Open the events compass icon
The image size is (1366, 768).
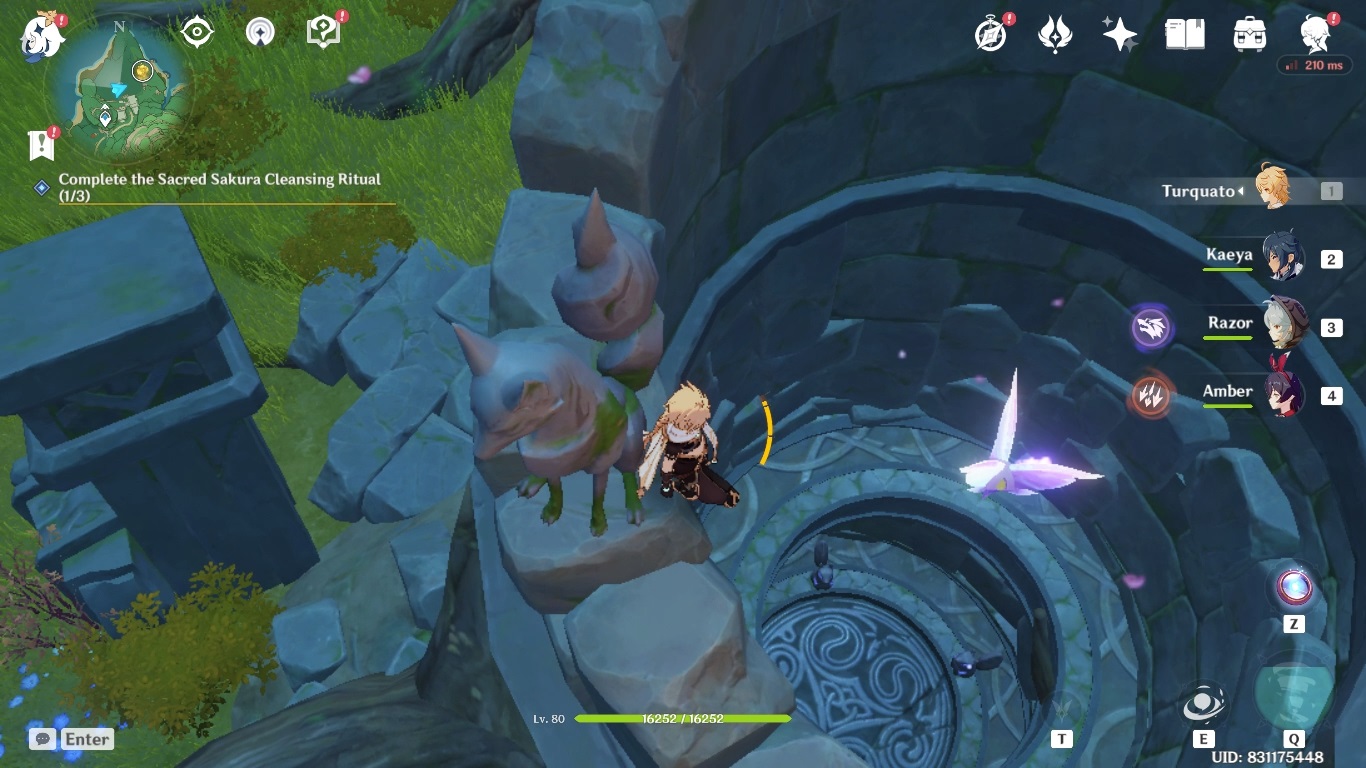[990, 35]
